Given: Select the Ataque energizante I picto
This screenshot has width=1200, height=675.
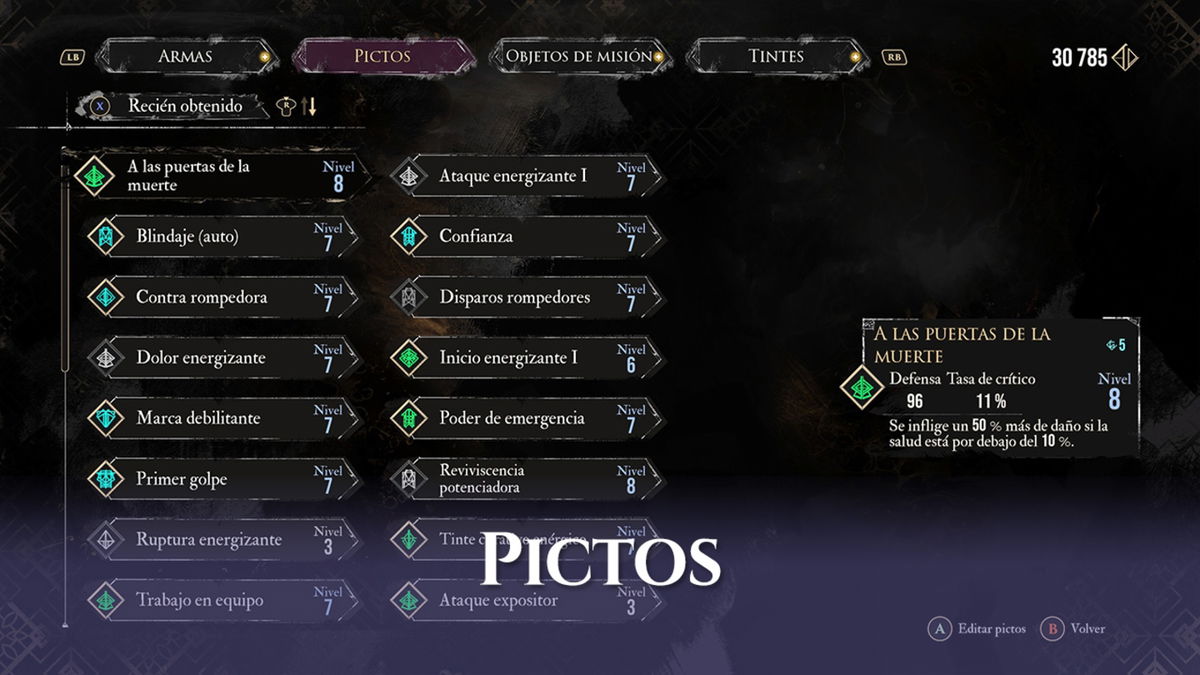Looking at the screenshot, I should (x=525, y=176).
